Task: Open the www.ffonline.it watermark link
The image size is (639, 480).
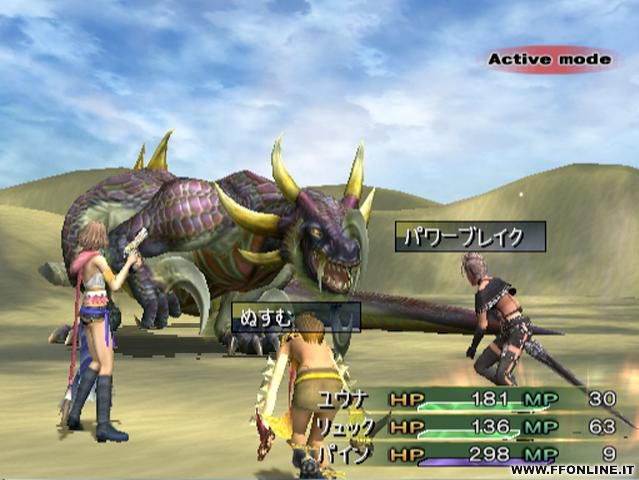Action: (573, 470)
